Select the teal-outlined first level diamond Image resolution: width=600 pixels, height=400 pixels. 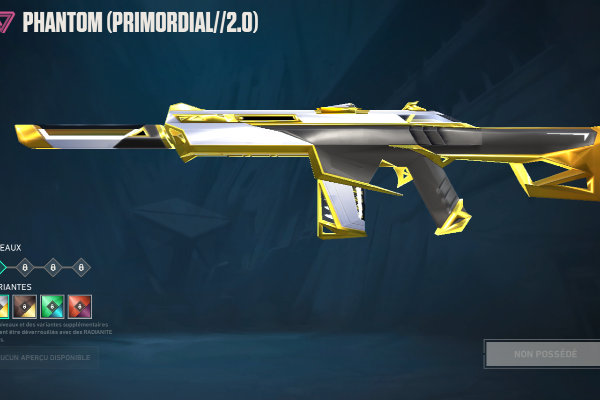[x=3, y=267]
